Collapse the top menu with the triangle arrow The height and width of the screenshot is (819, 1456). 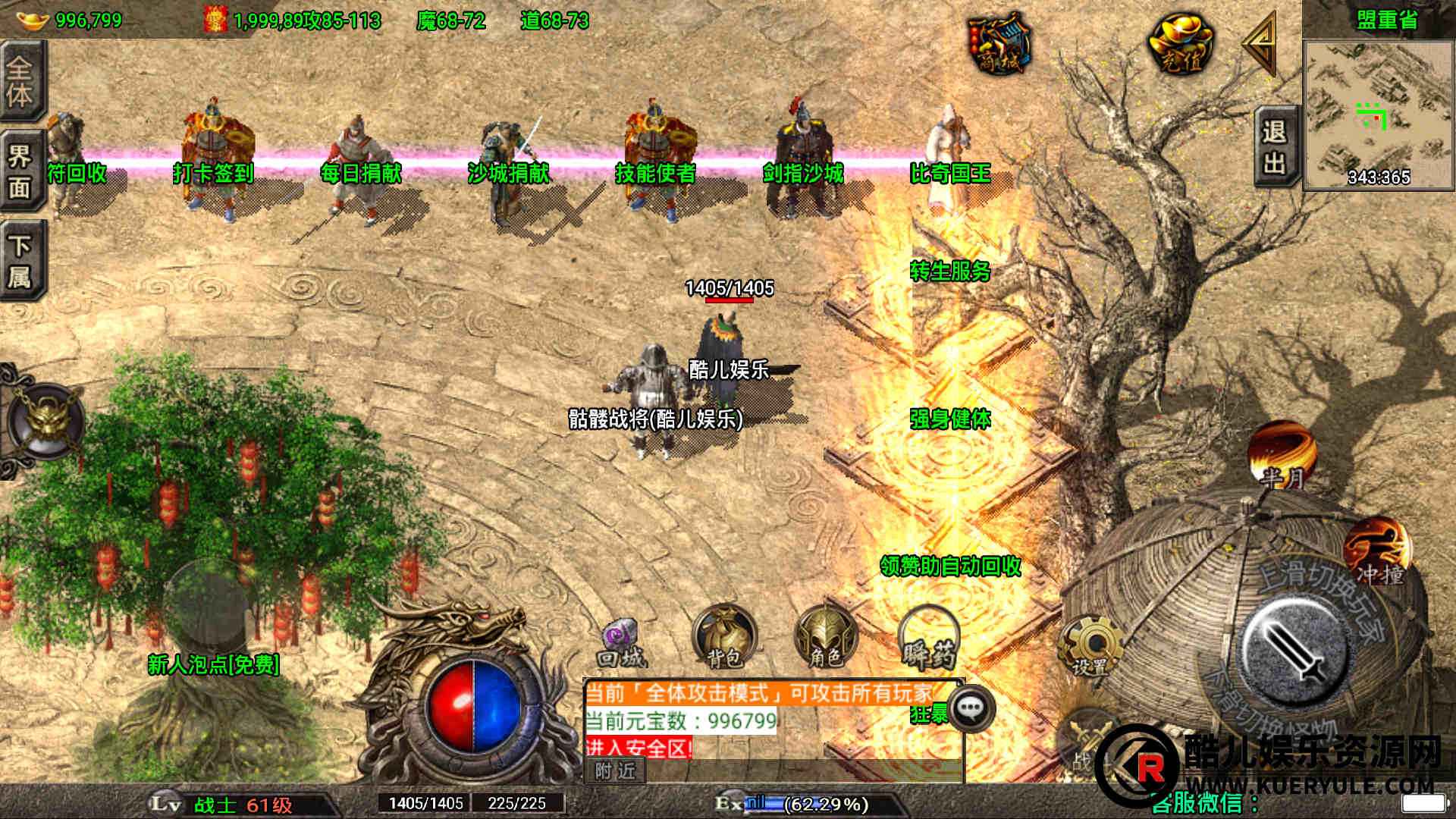(x=1260, y=42)
